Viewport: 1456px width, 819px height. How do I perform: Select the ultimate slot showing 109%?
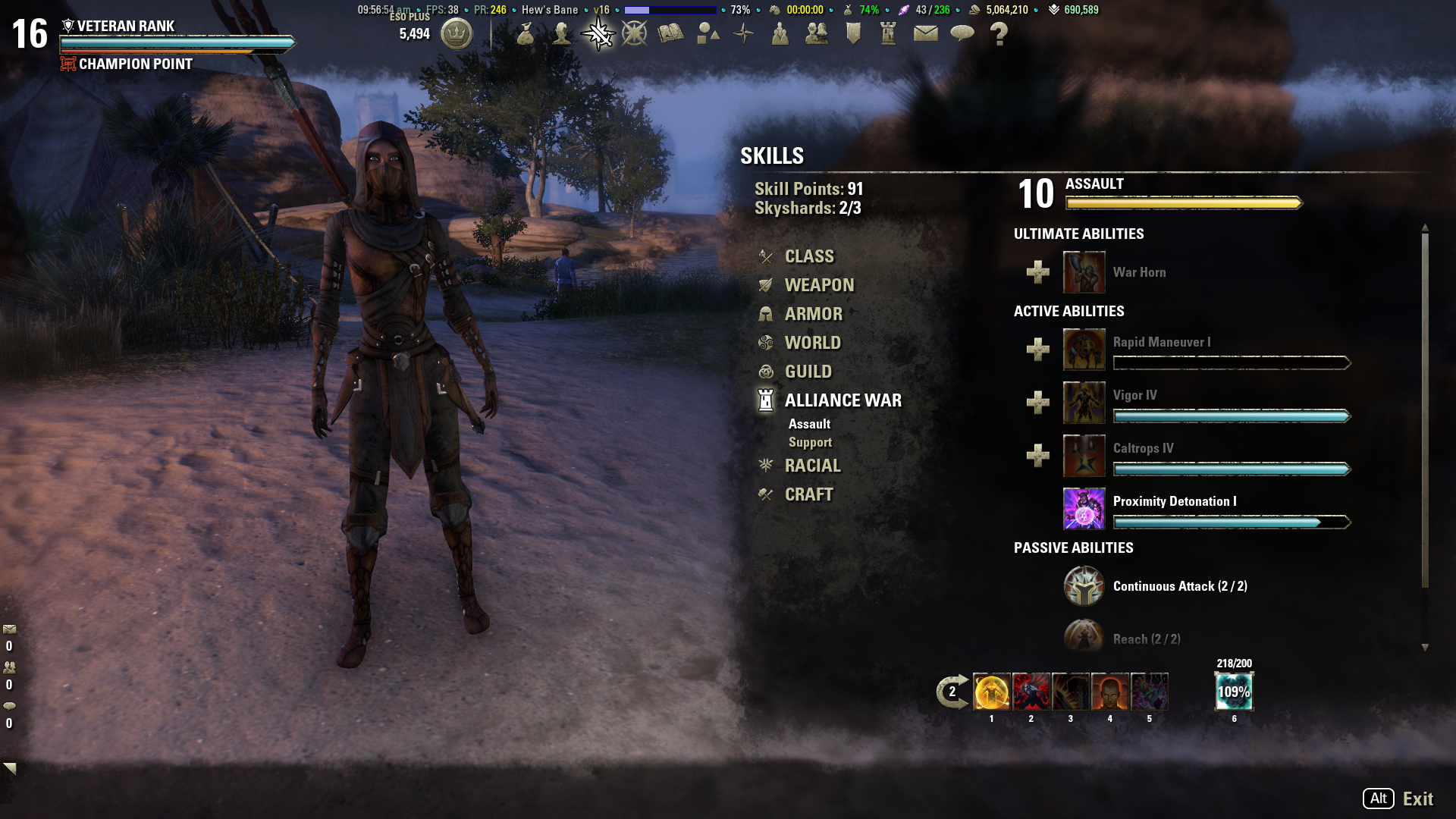(1234, 692)
